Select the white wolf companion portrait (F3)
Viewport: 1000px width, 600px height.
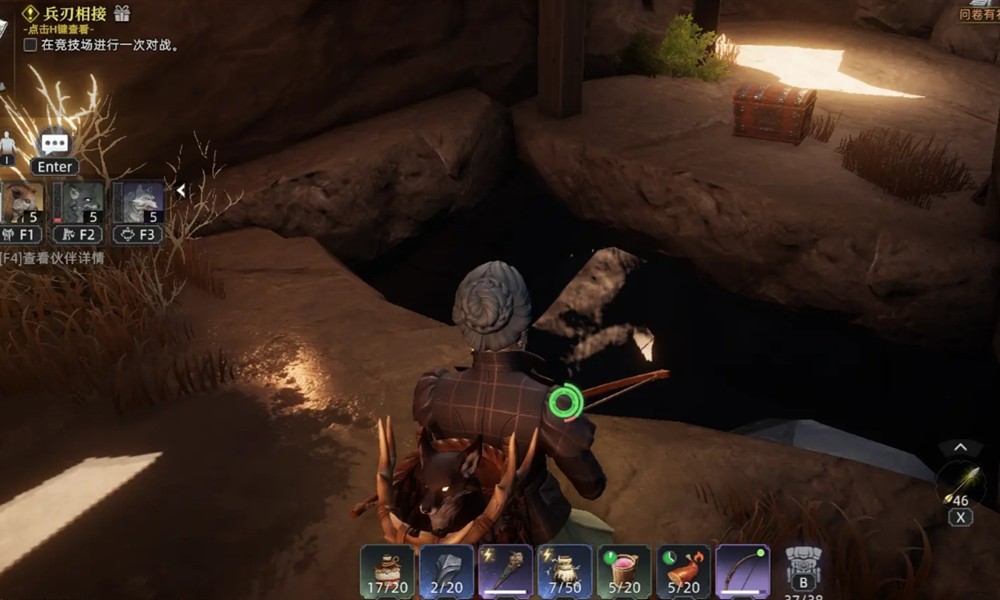pos(138,202)
